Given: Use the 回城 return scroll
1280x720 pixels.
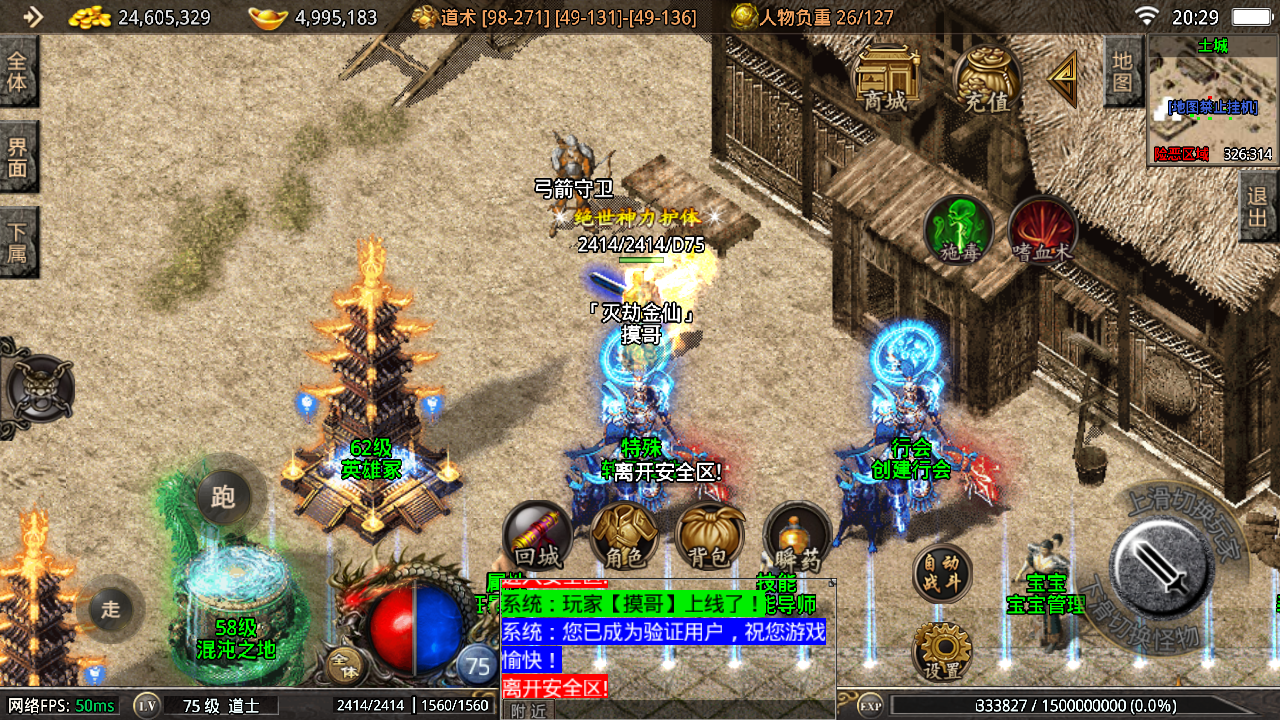Looking at the screenshot, I should click(537, 537).
